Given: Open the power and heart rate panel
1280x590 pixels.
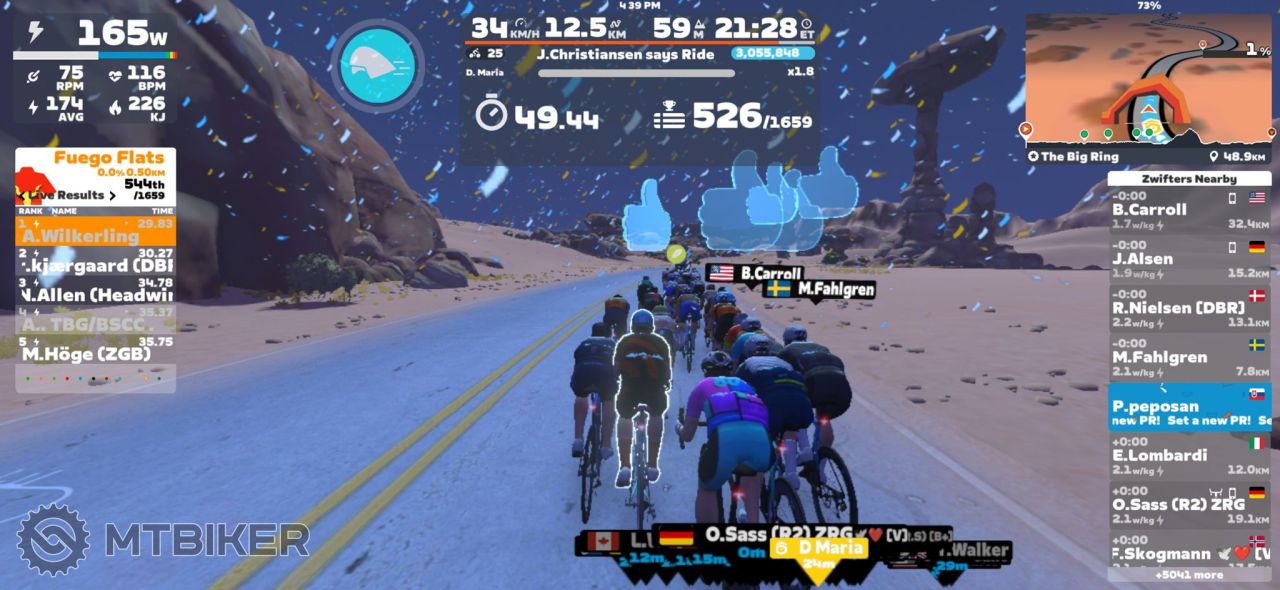Looking at the screenshot, I should (95, 68).
